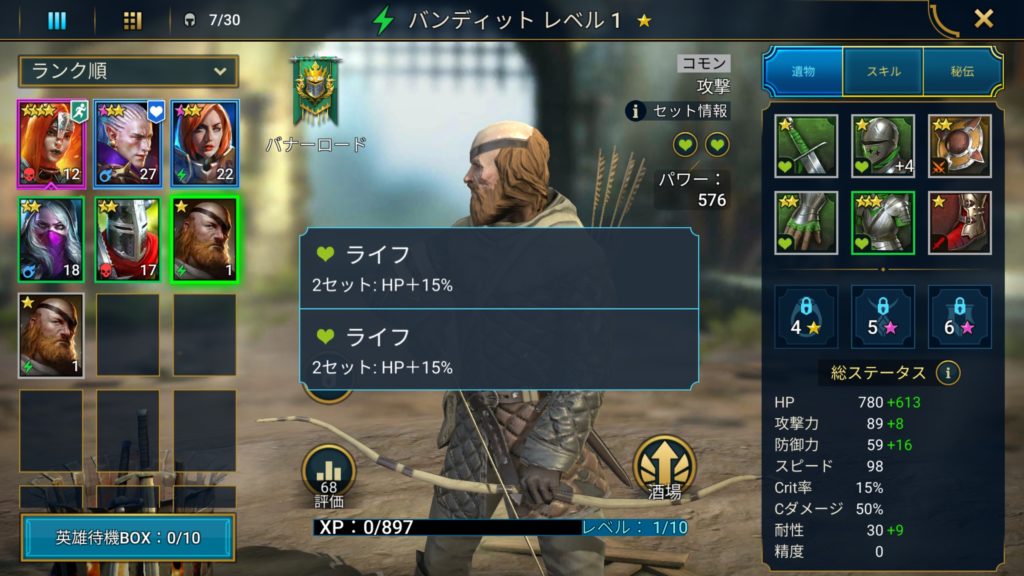Select the equipped chest armor slot
Image resolution: width=1024 pixels, height=576 pixels.
882,222
